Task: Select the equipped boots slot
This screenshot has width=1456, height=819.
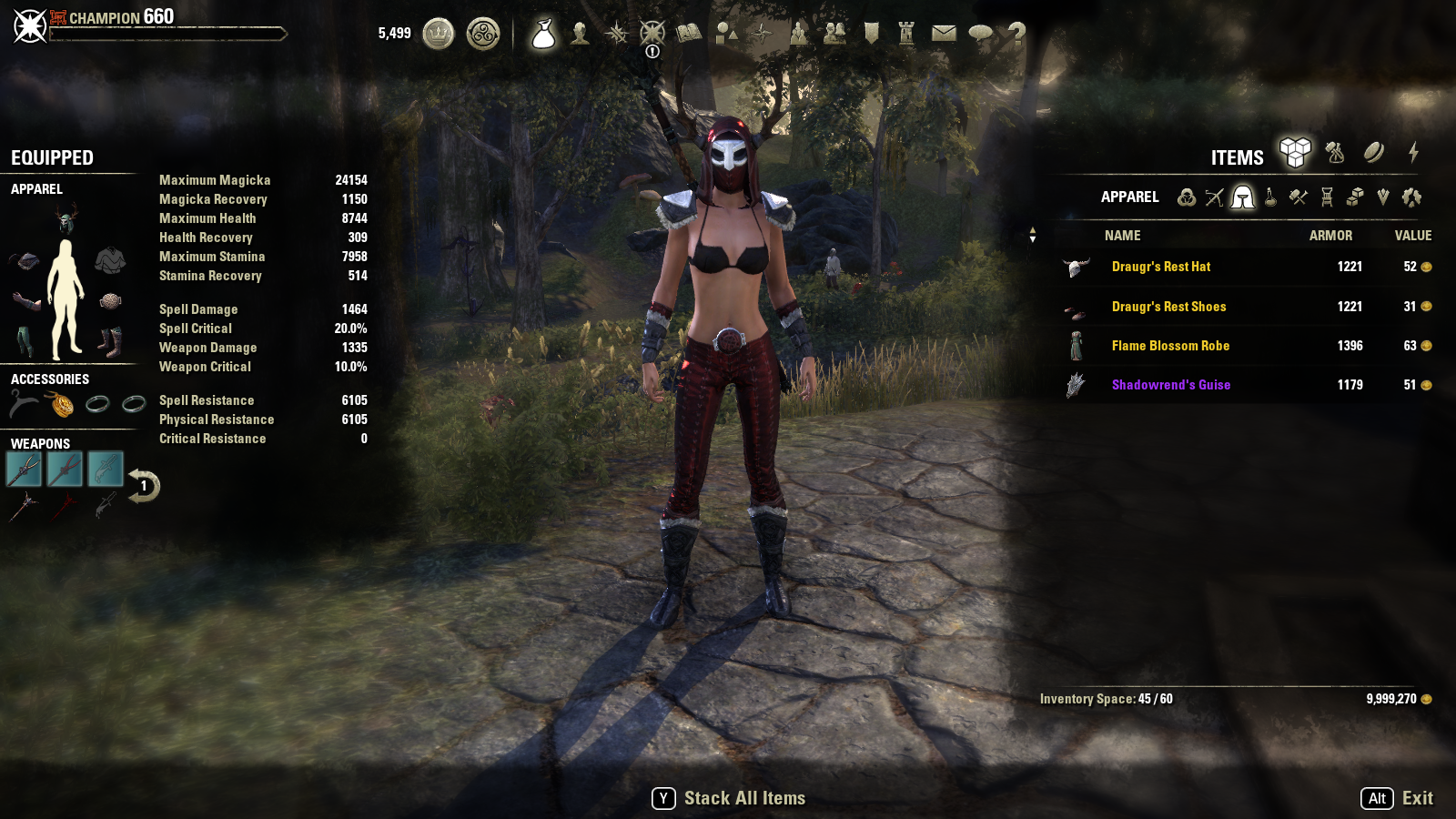Action: (x=109, y=342)
